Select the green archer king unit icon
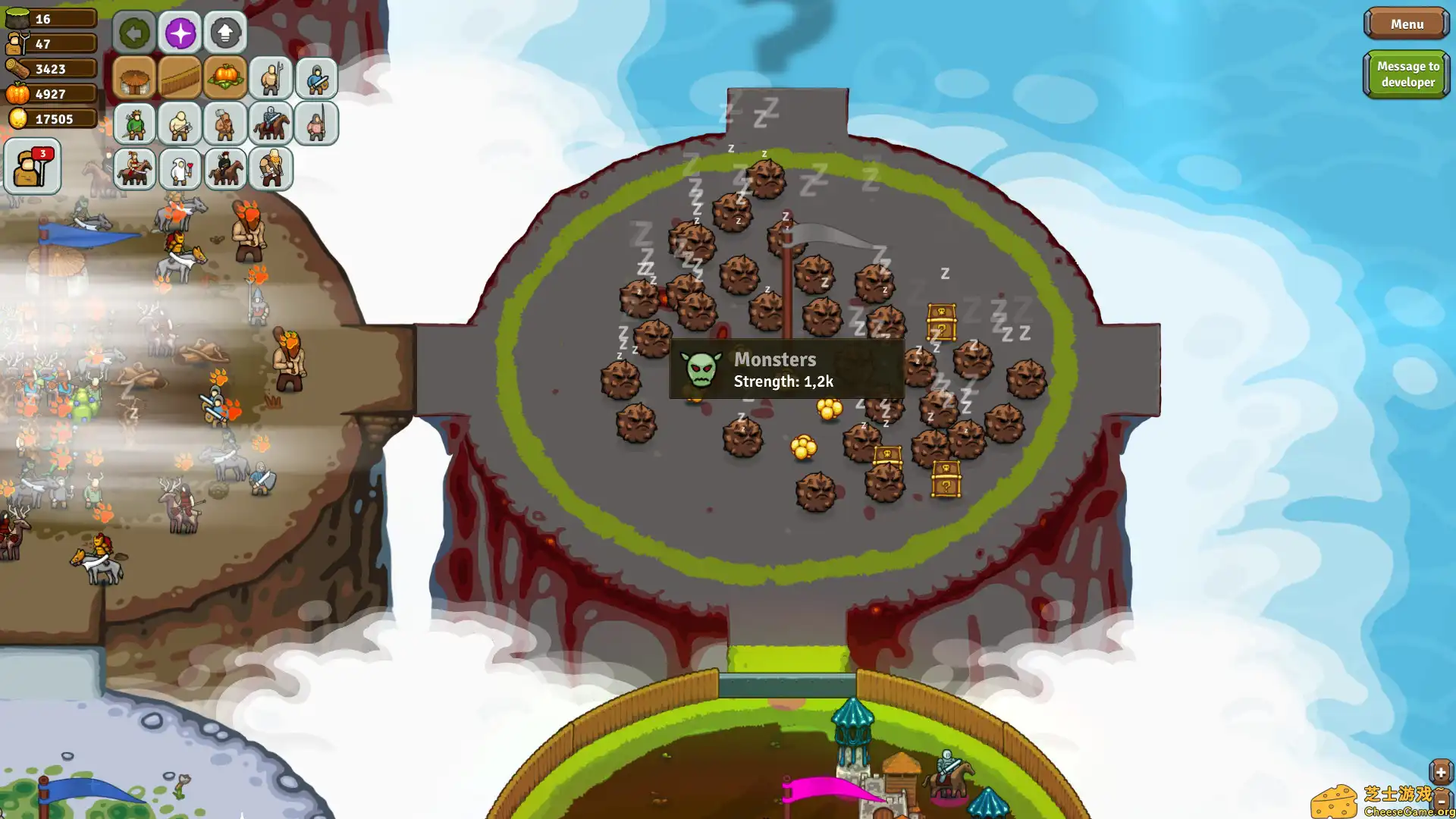The image size is (1456, 819). click(x=133, y=124)
